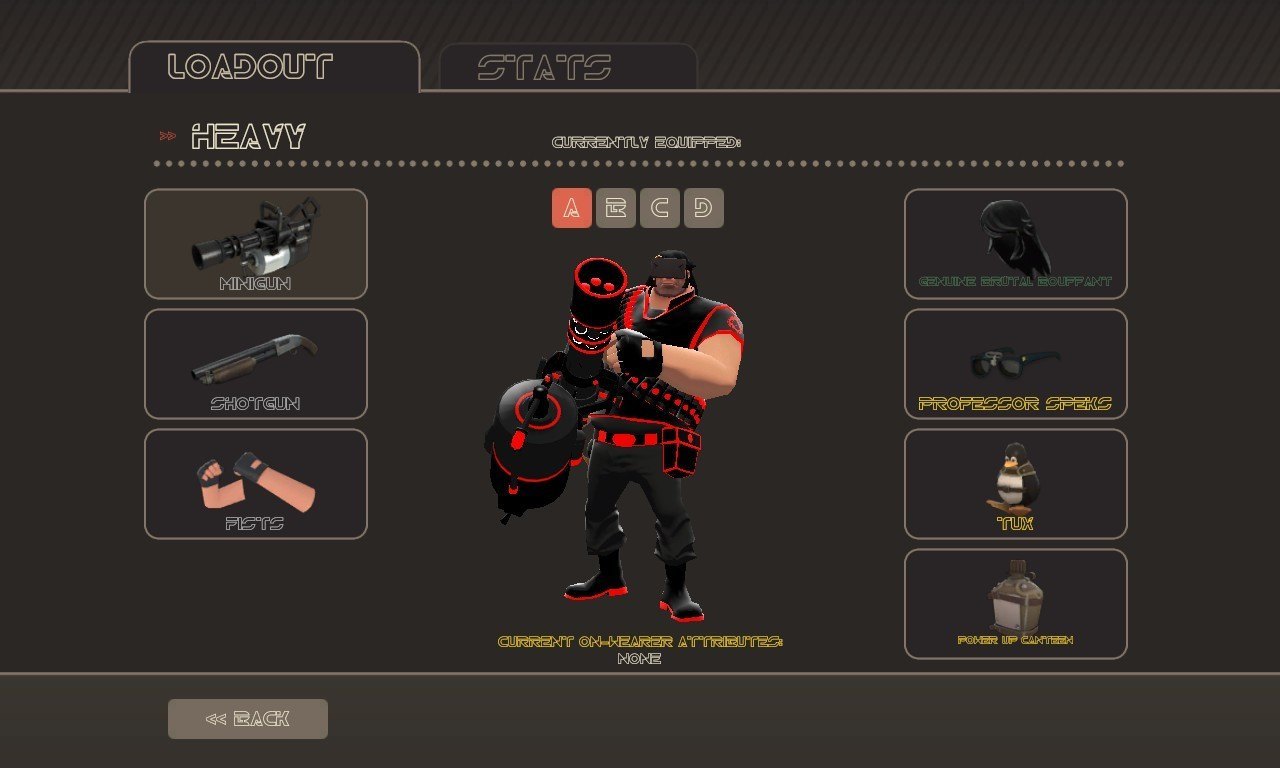Image resolution: width=1280 pixels, height=768 pixels.
Task: Select the Loadout tab
Action: [274, 67]
